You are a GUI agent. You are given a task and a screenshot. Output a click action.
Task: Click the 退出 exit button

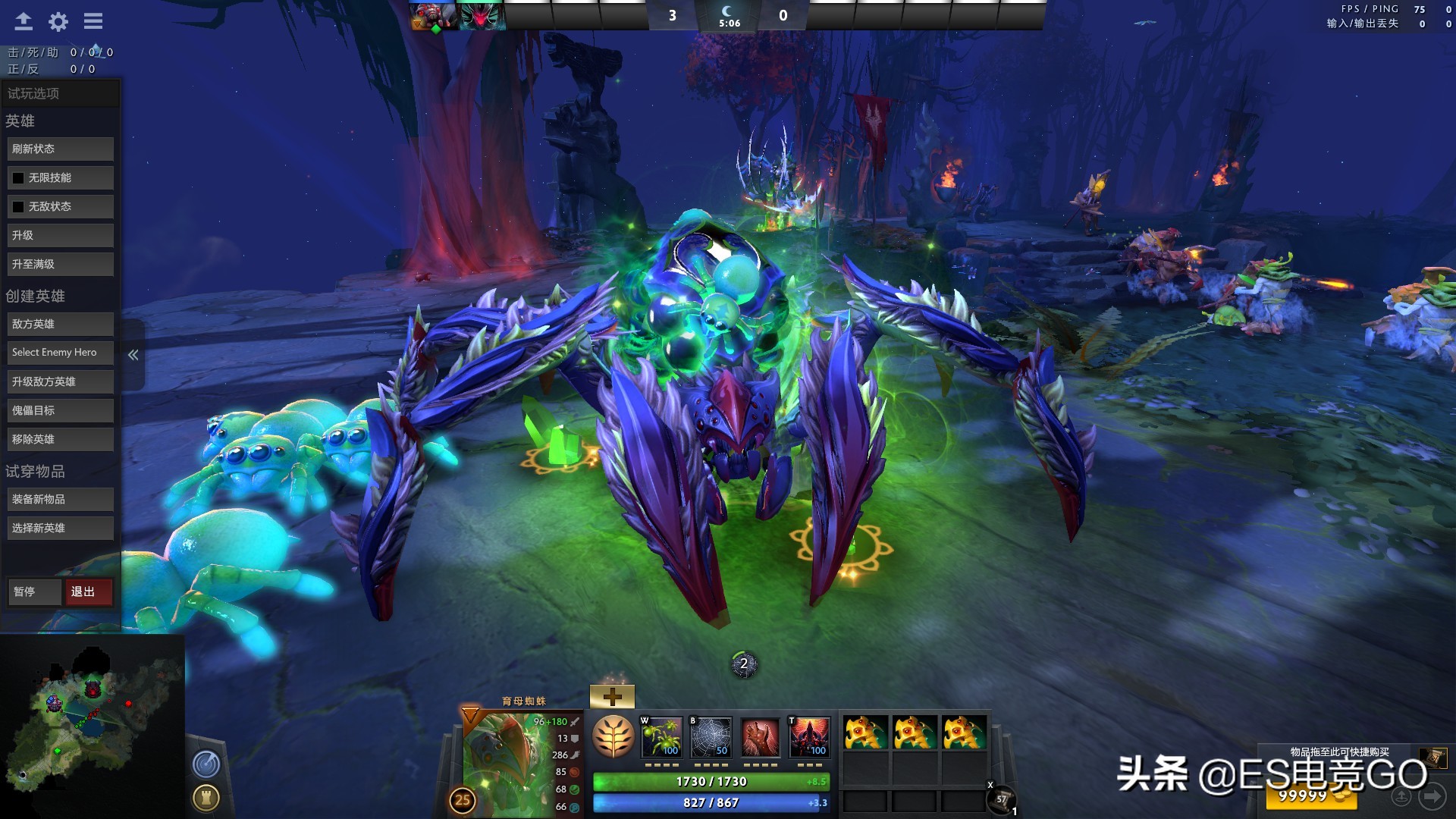(89, 591)
